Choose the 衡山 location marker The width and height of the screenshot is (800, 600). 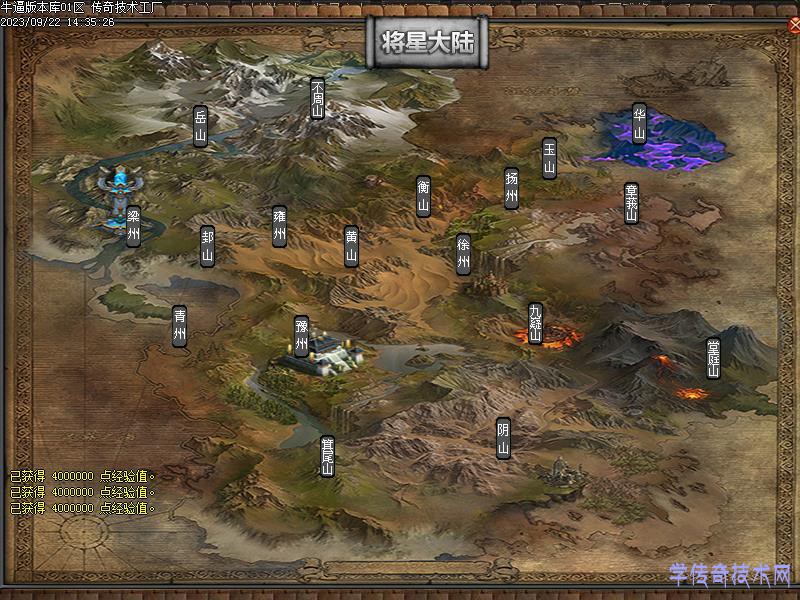423,196
